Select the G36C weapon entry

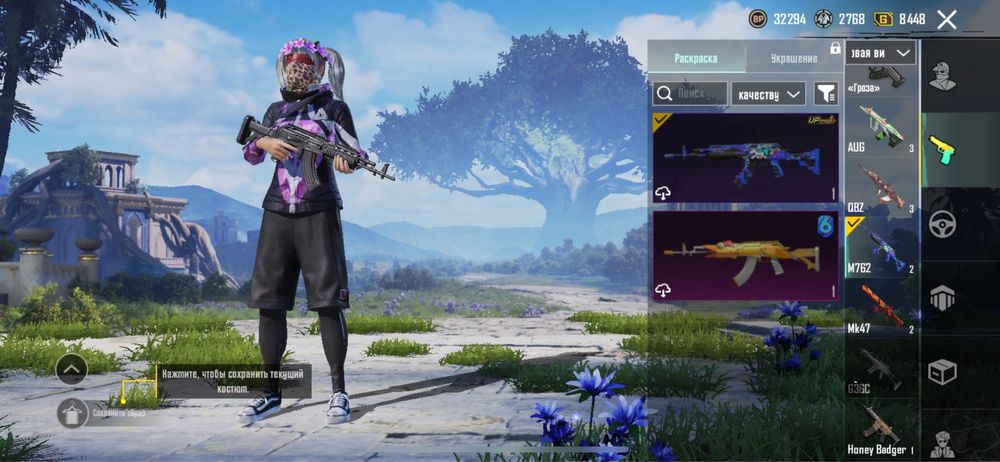[x=881, y=368]
